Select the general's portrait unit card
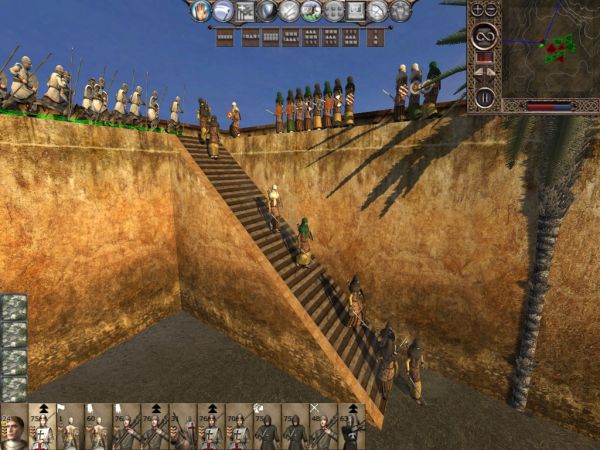The image size is (600, 450). click(x=14, y=428)
